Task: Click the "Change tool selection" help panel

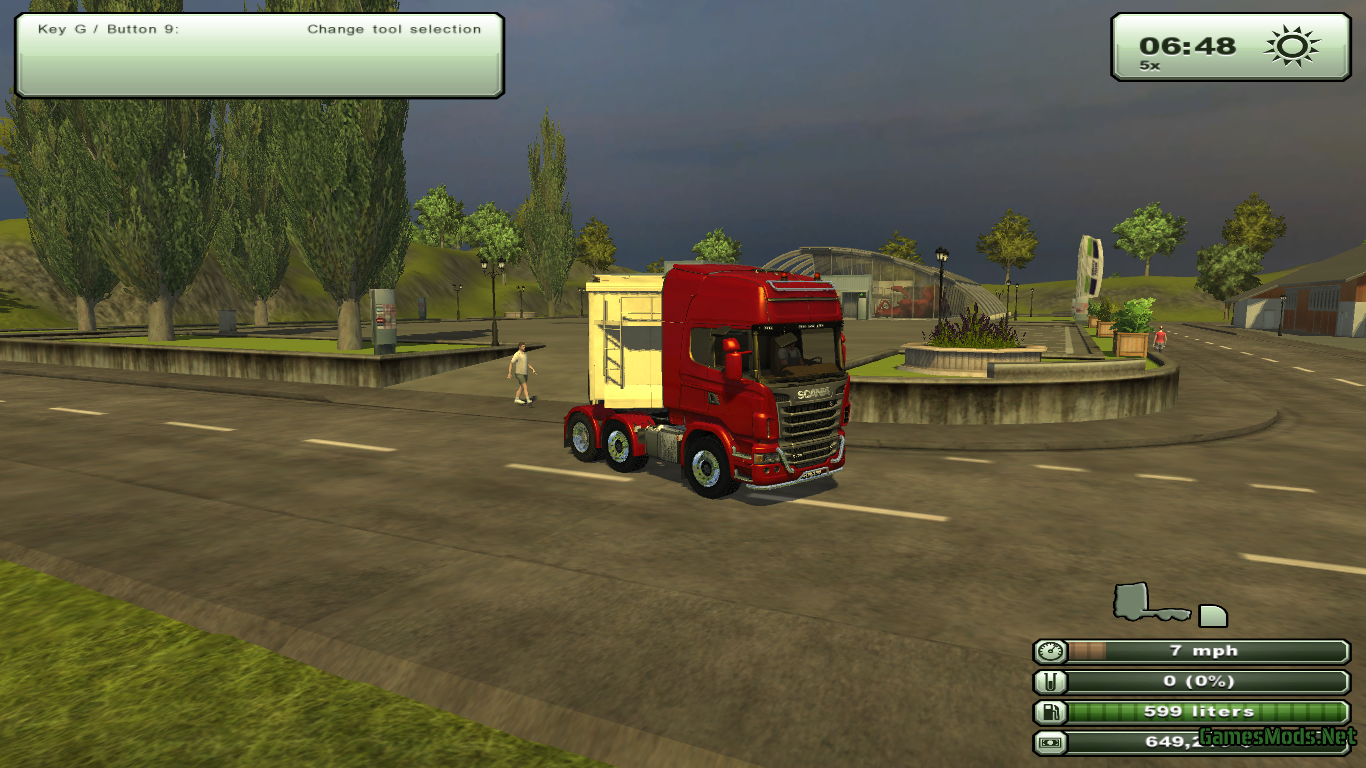Action: click(x=259, y=55)
